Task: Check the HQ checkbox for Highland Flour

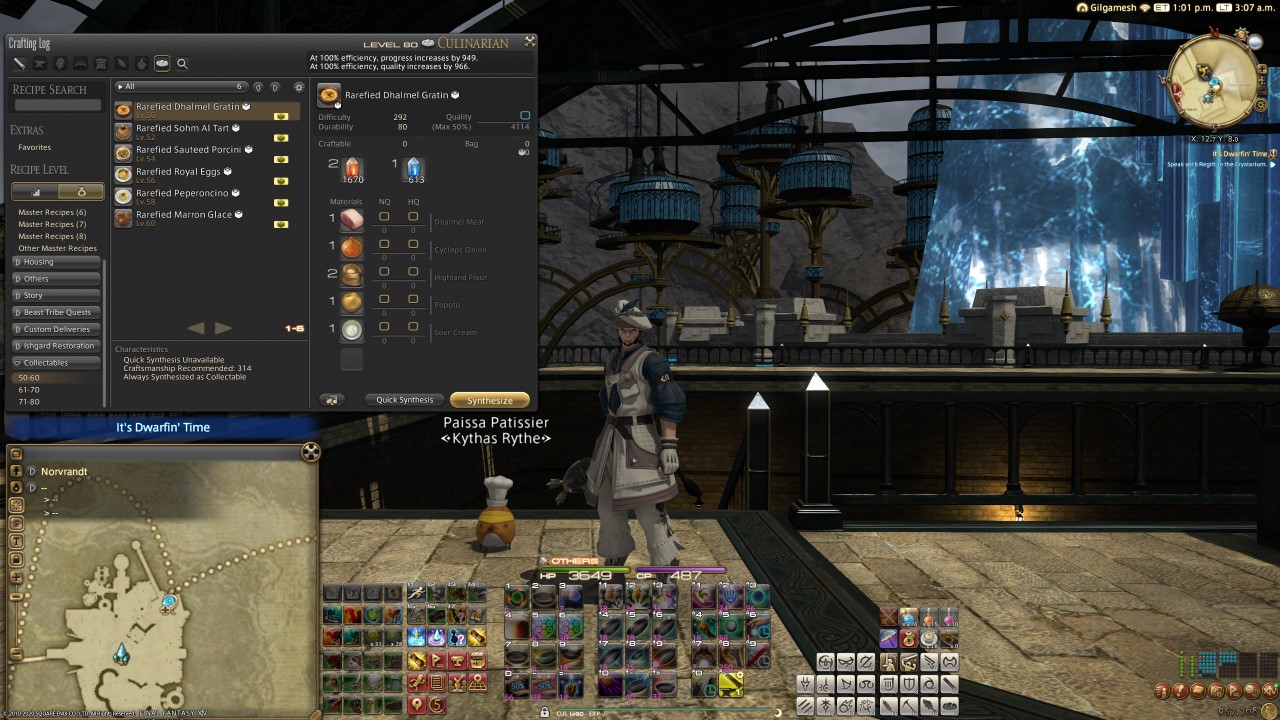Action: click(x=413, y=272)
